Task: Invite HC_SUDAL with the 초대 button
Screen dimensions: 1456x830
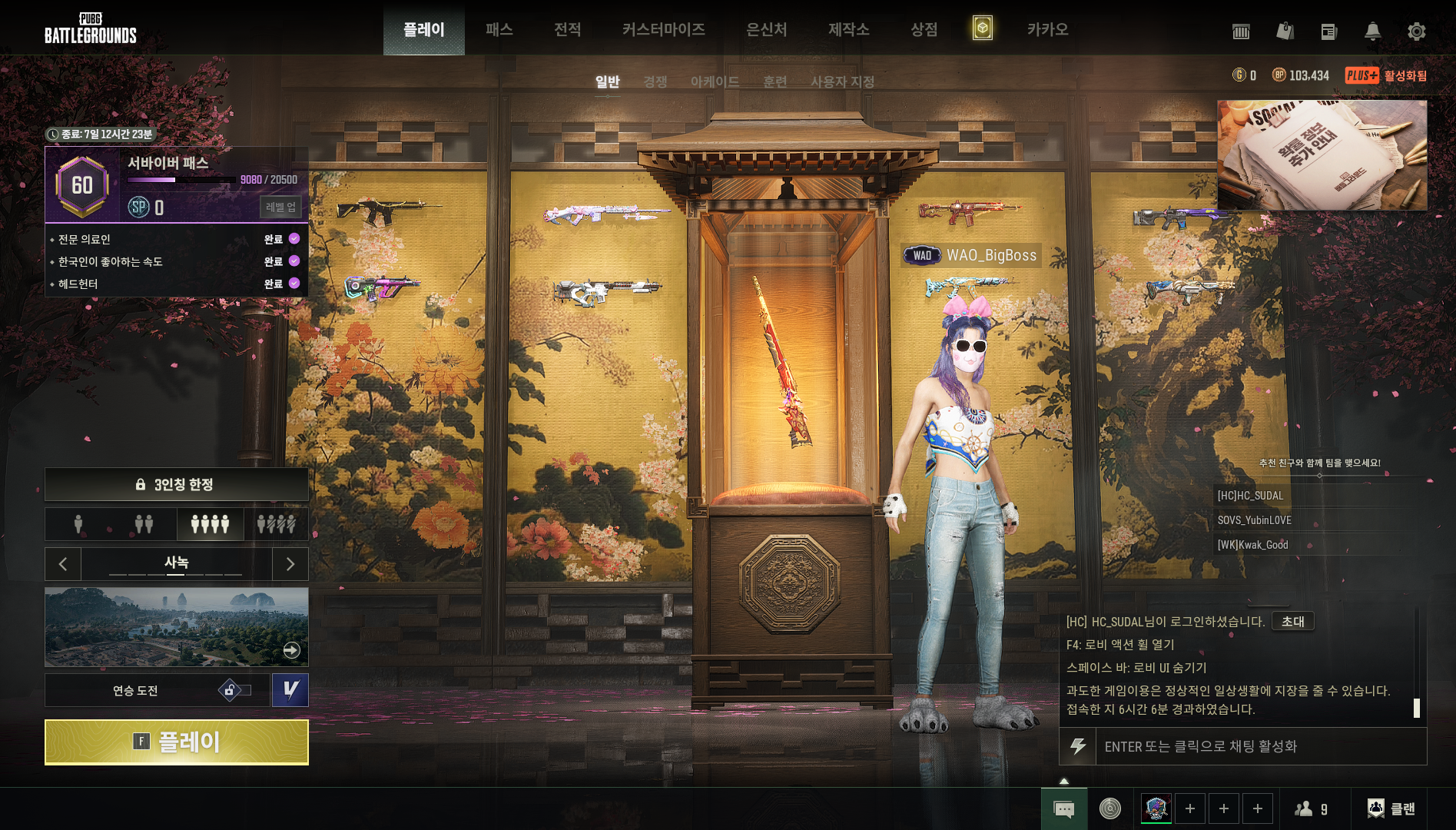Action: 1292,621
